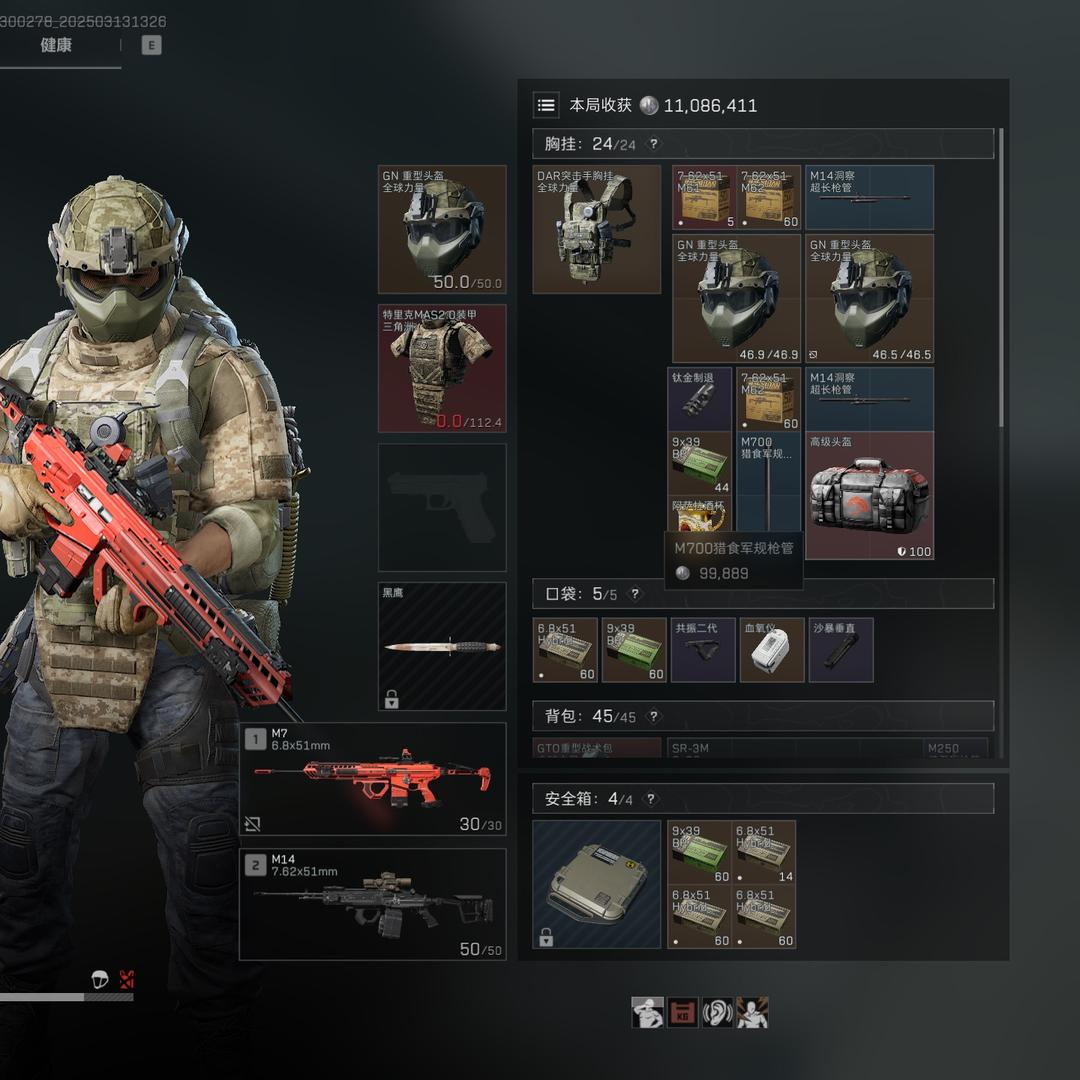Screen dimensions: 1080x1080
Task: Select the M7 6.8x51mm primary weapon
Action: [373, 779]
